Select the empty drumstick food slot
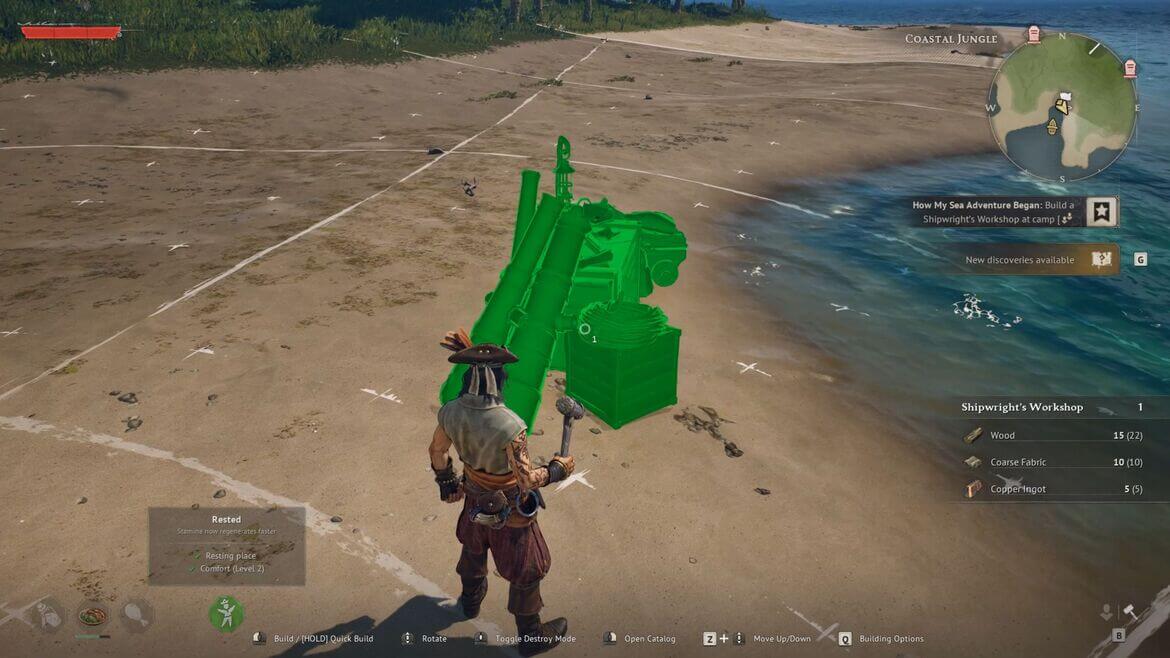The height and width of the screenshot is (658, 1170). [x=136, y=614]
